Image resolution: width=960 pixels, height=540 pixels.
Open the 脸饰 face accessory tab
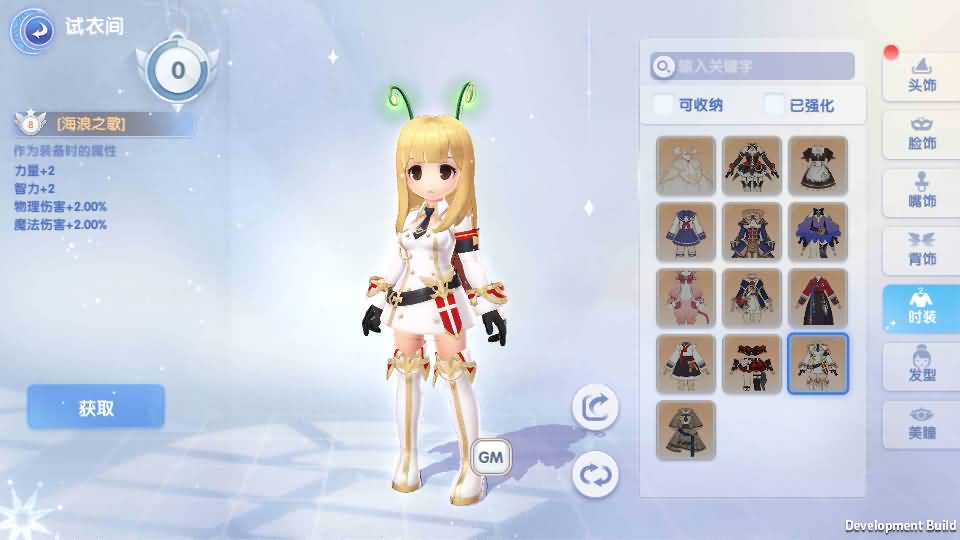pyautogui.click(x=921, y=133)
